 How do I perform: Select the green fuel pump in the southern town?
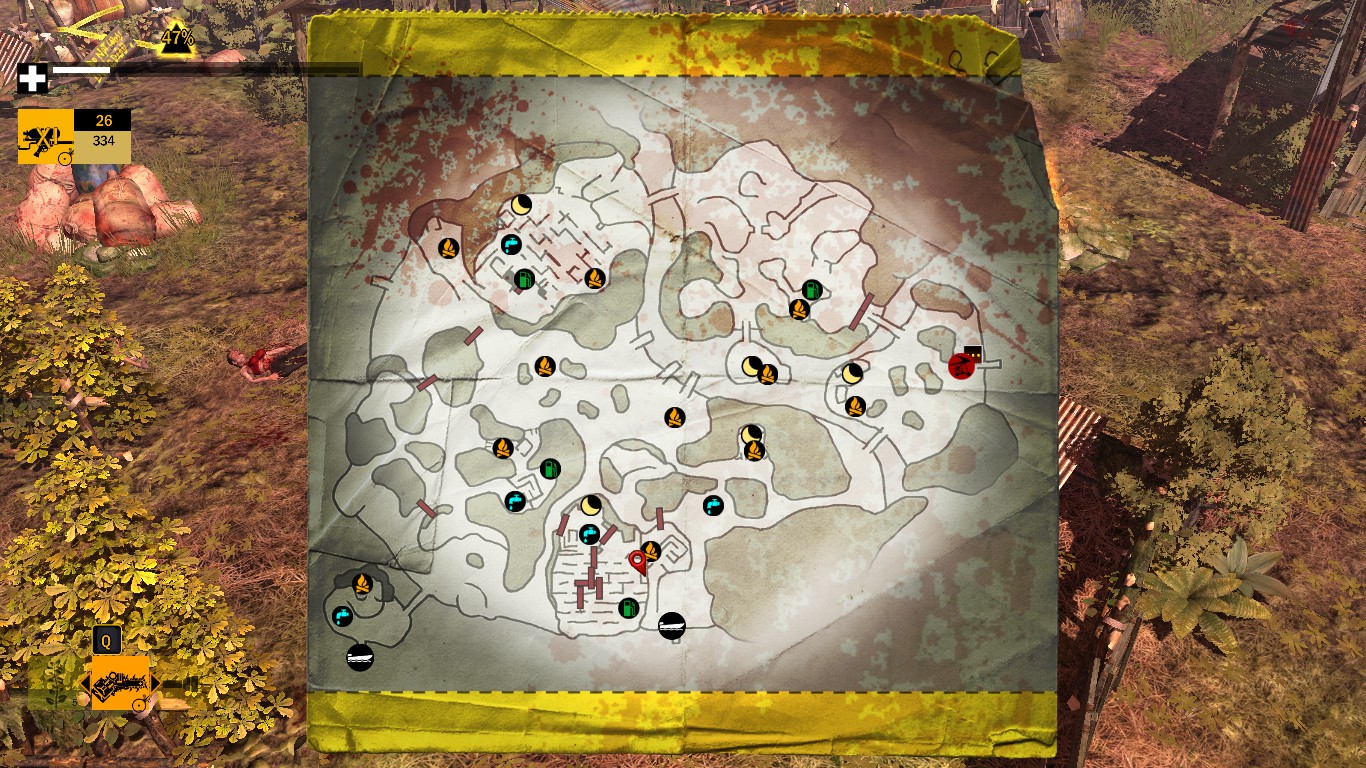click(x=628, y=607)
